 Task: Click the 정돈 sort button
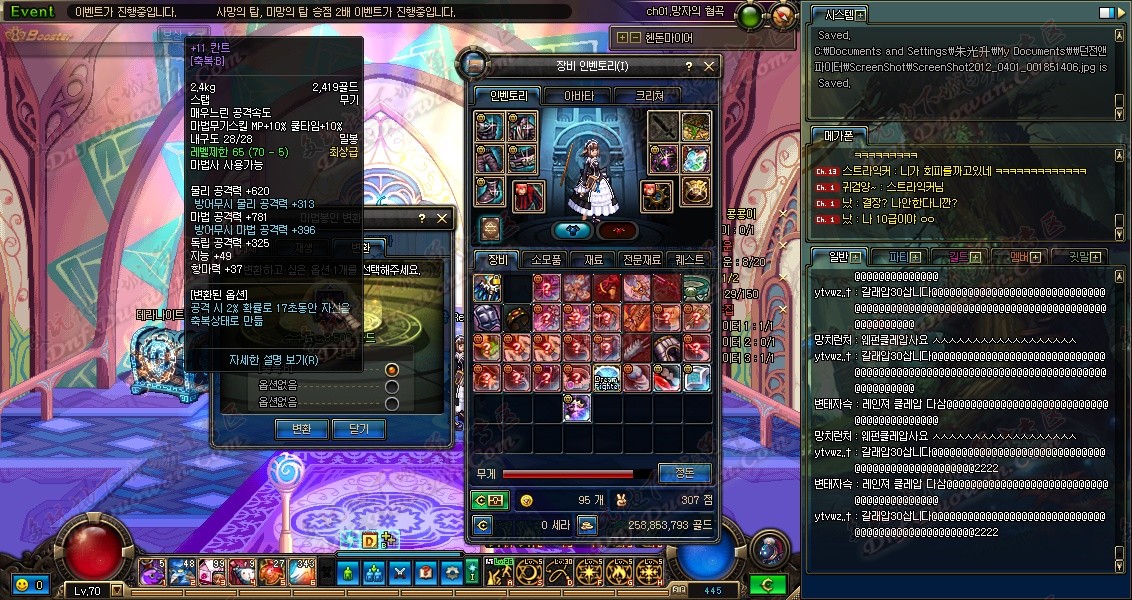coord(685,473)
